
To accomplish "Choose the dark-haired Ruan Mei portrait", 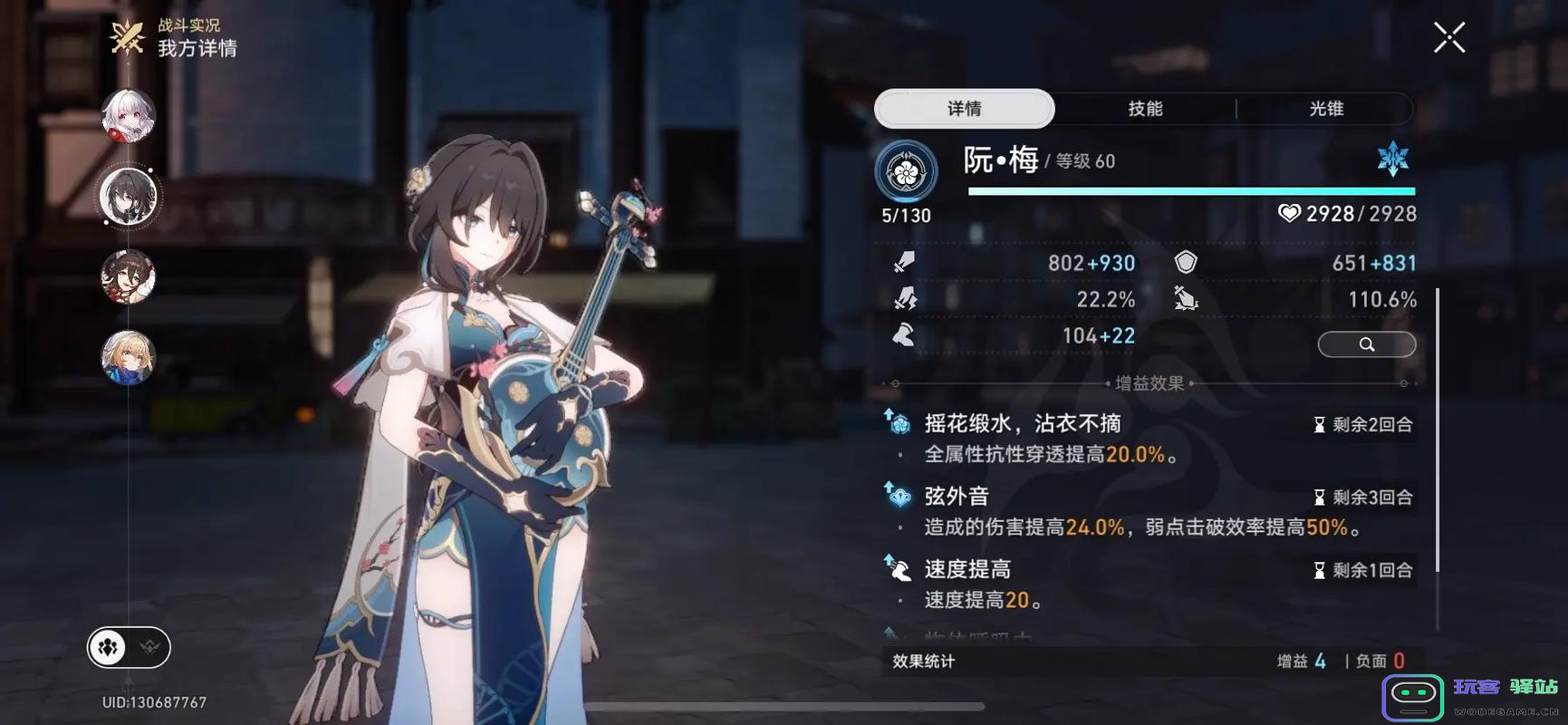I will point(128,196).
